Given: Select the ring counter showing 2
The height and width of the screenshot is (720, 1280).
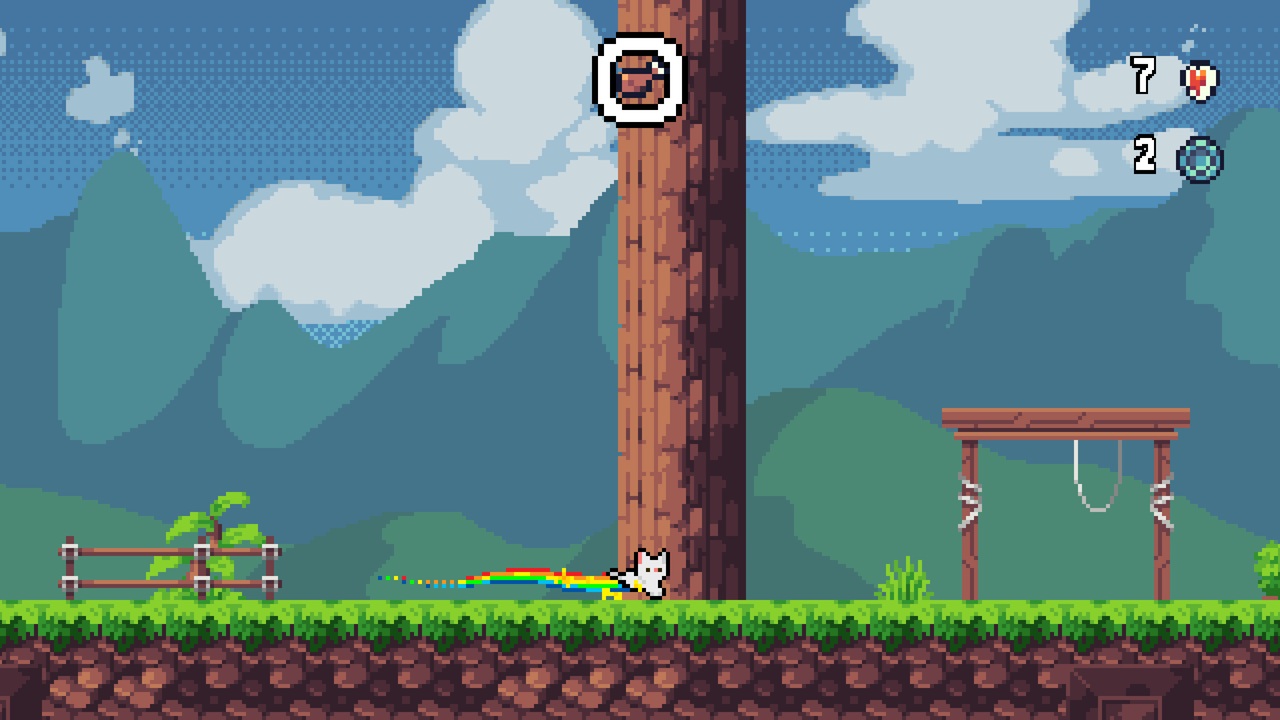Looking at the screenshot, I should tap(1145, 157).
